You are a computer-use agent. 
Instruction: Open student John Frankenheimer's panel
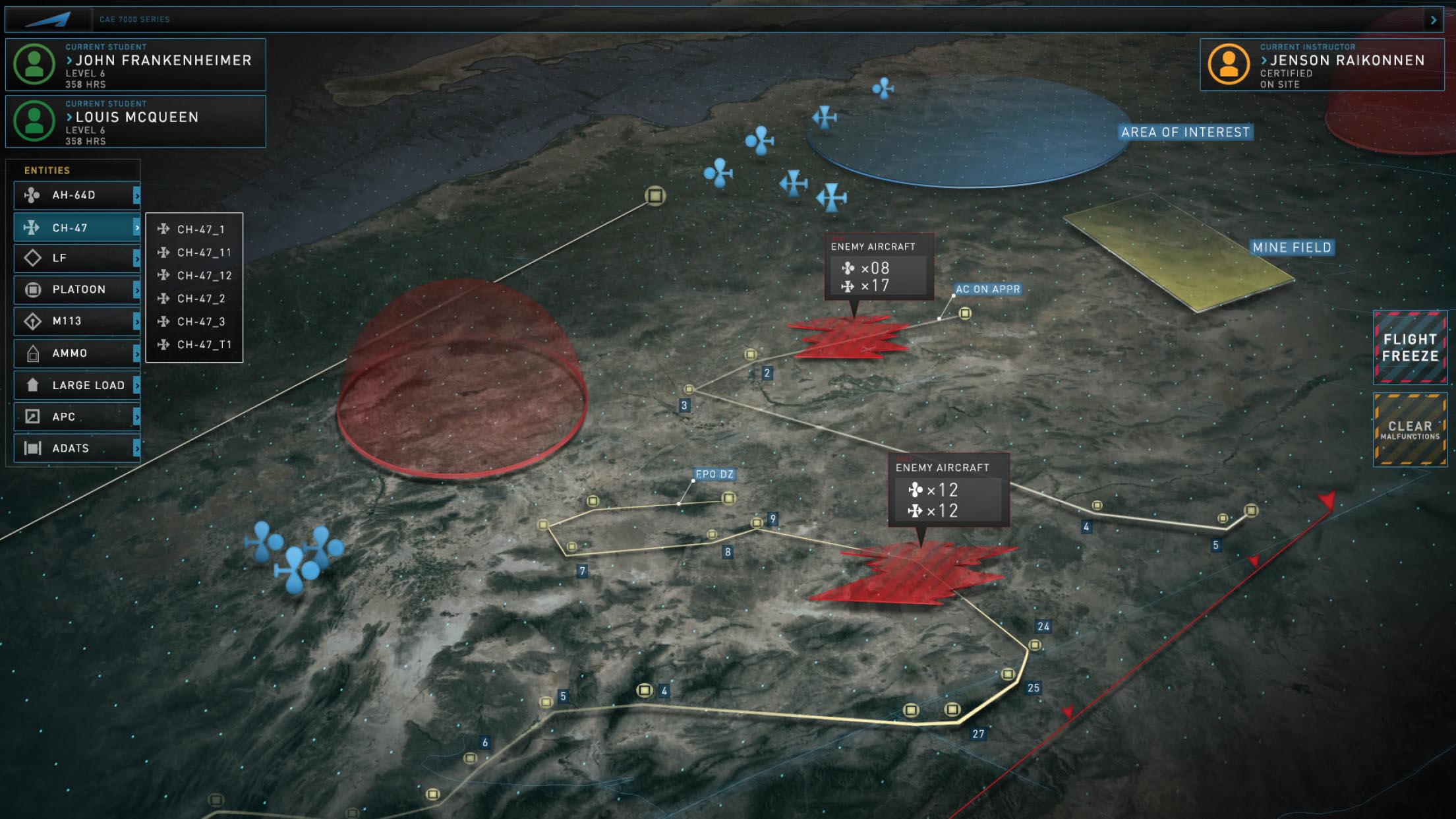(136, 65)
